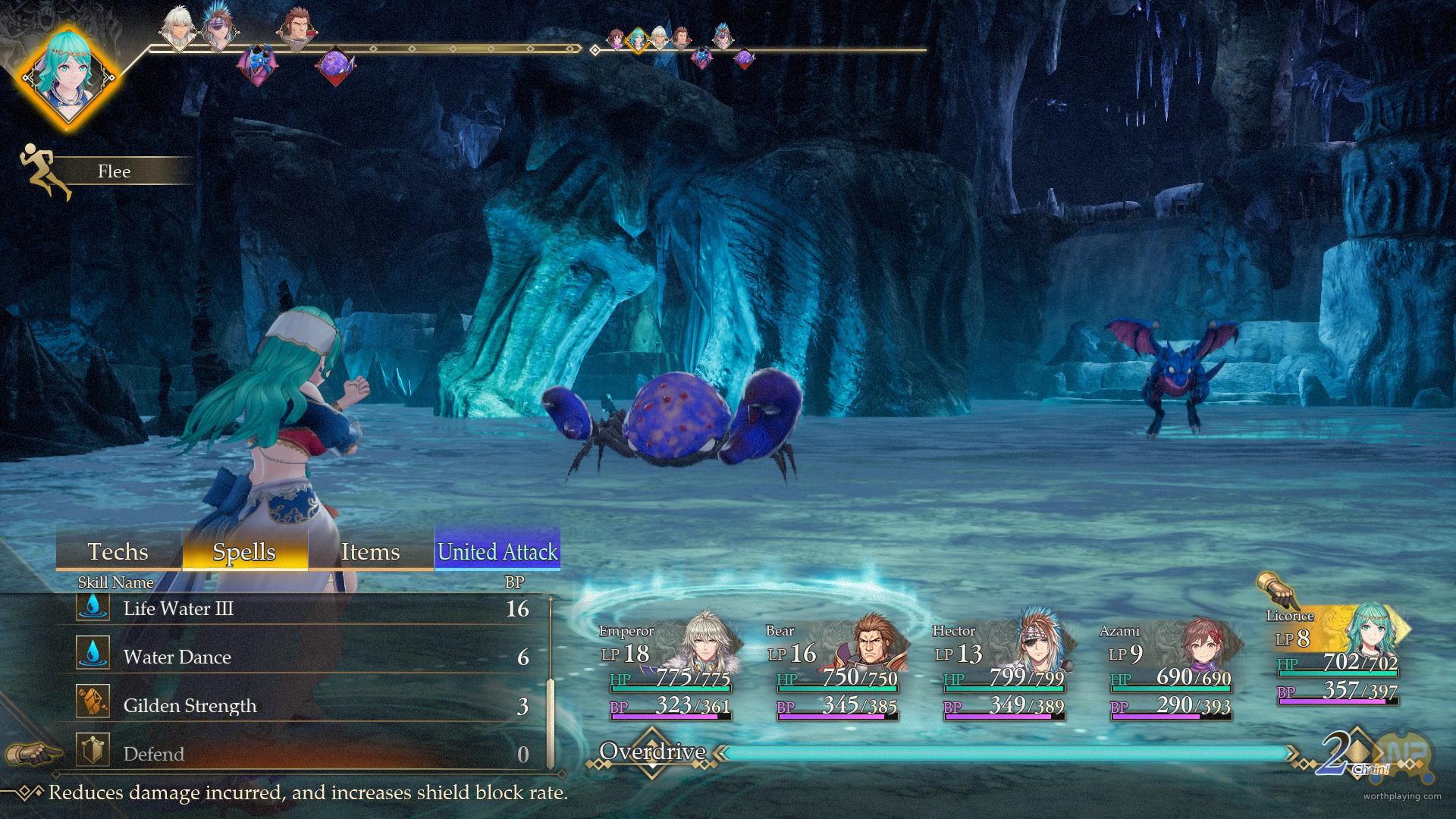1456x819 pixels.
Task: Choose the United Attack tab
Action: 497,551
